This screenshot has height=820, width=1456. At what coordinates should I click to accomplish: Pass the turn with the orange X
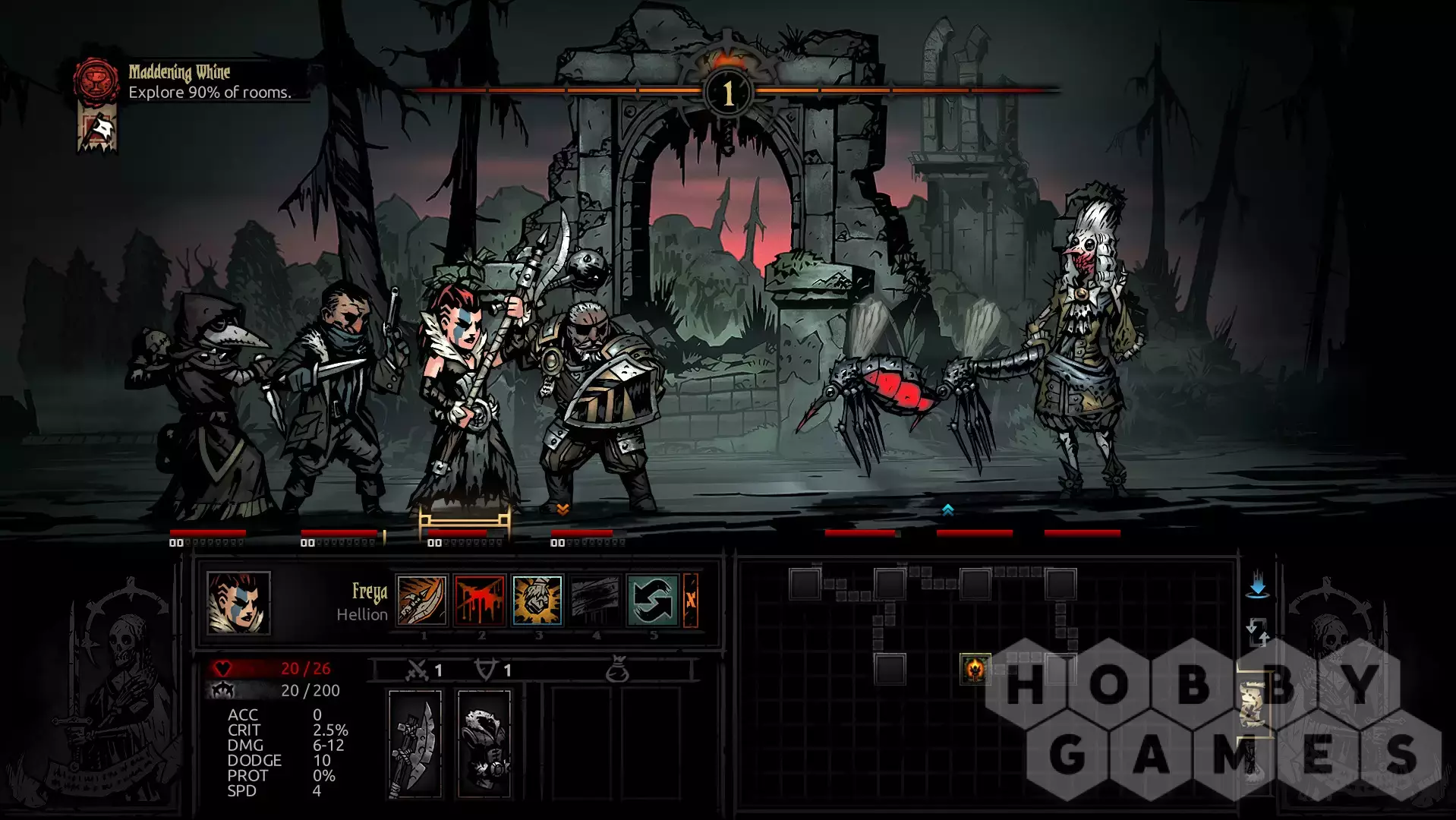click(691, 600)
